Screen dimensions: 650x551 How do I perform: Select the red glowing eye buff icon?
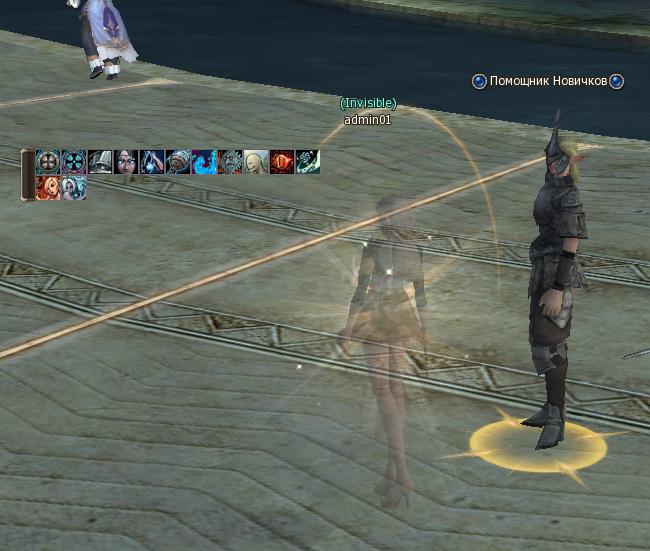point(282,162)
